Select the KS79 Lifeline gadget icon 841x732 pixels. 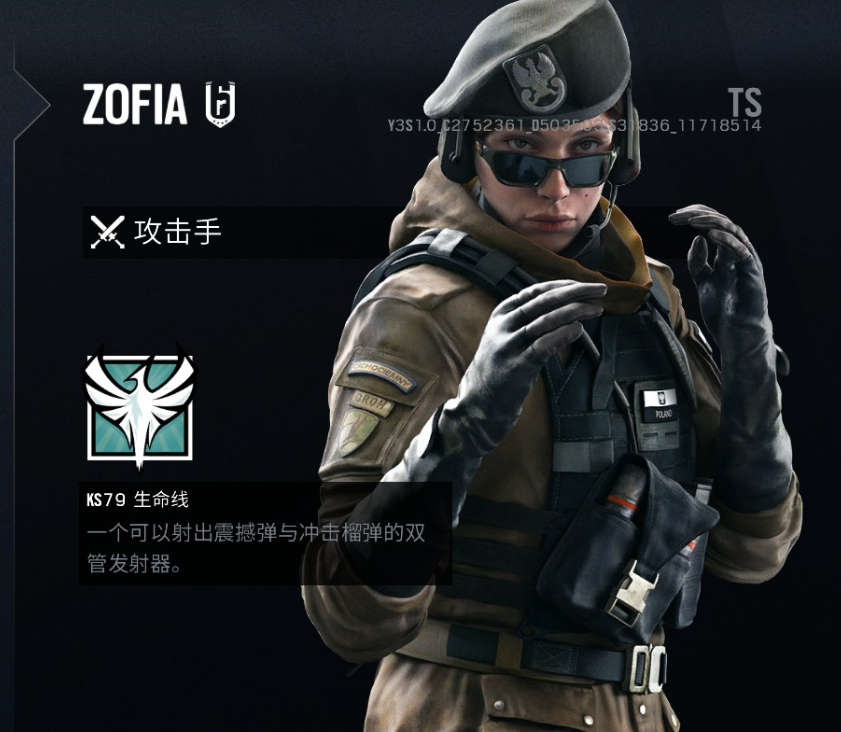pos(139,405)
